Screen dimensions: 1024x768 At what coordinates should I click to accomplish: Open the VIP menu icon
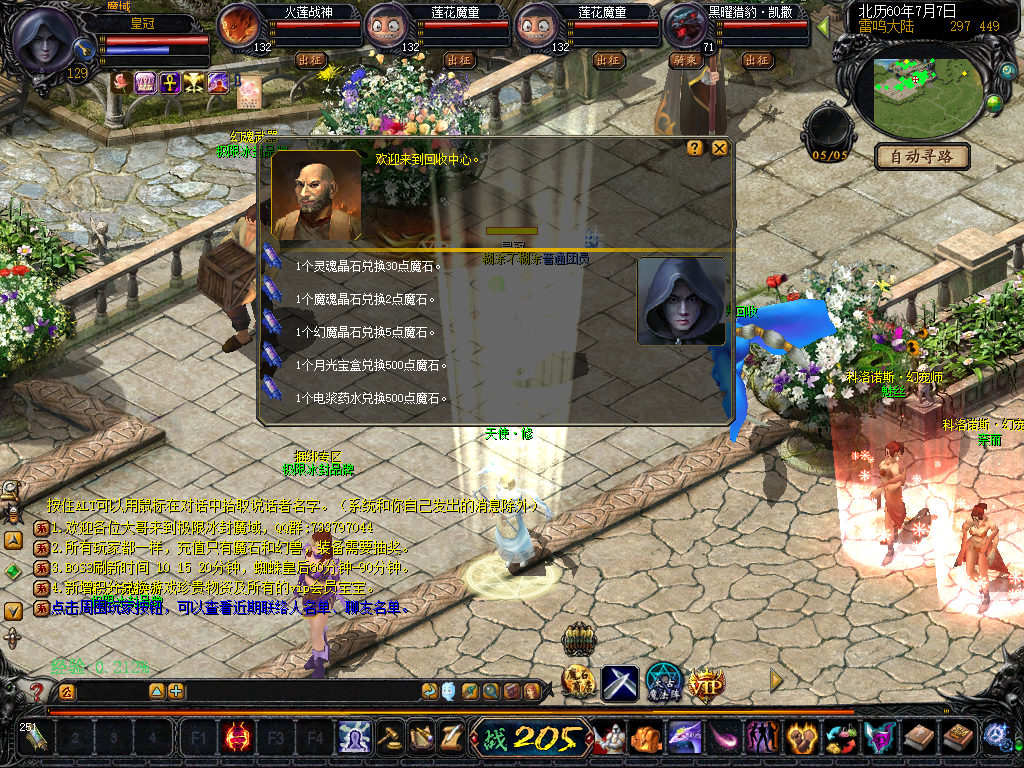(706, 683)
